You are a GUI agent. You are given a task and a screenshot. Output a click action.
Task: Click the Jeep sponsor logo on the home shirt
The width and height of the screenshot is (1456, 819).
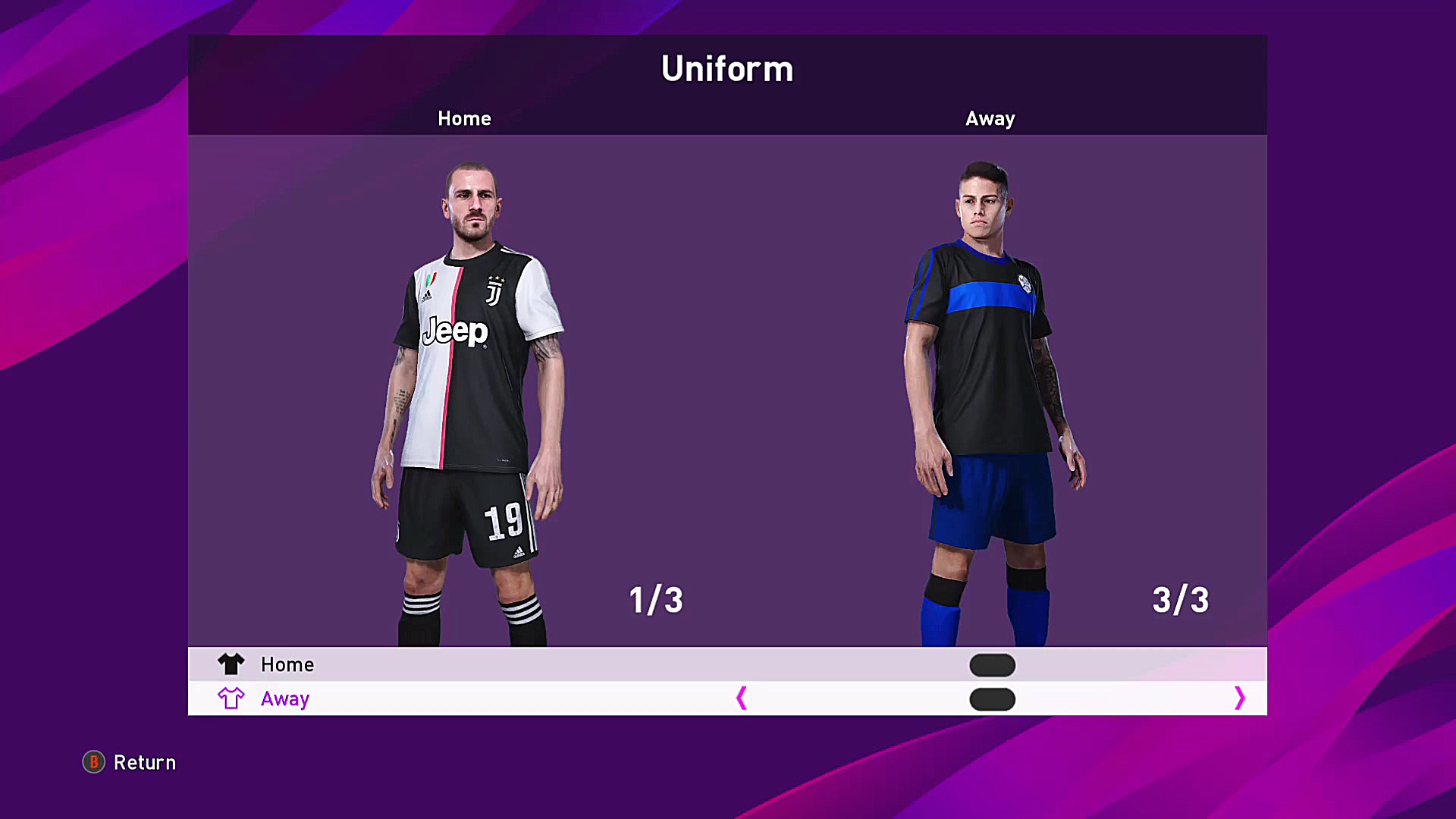click(455, 331)
